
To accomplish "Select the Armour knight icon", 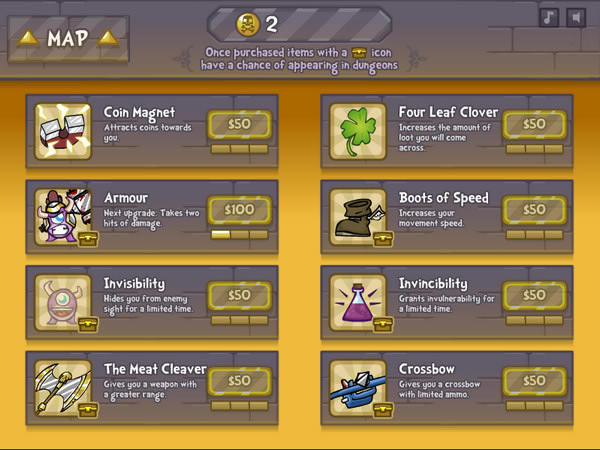I will tap(64, 216).
